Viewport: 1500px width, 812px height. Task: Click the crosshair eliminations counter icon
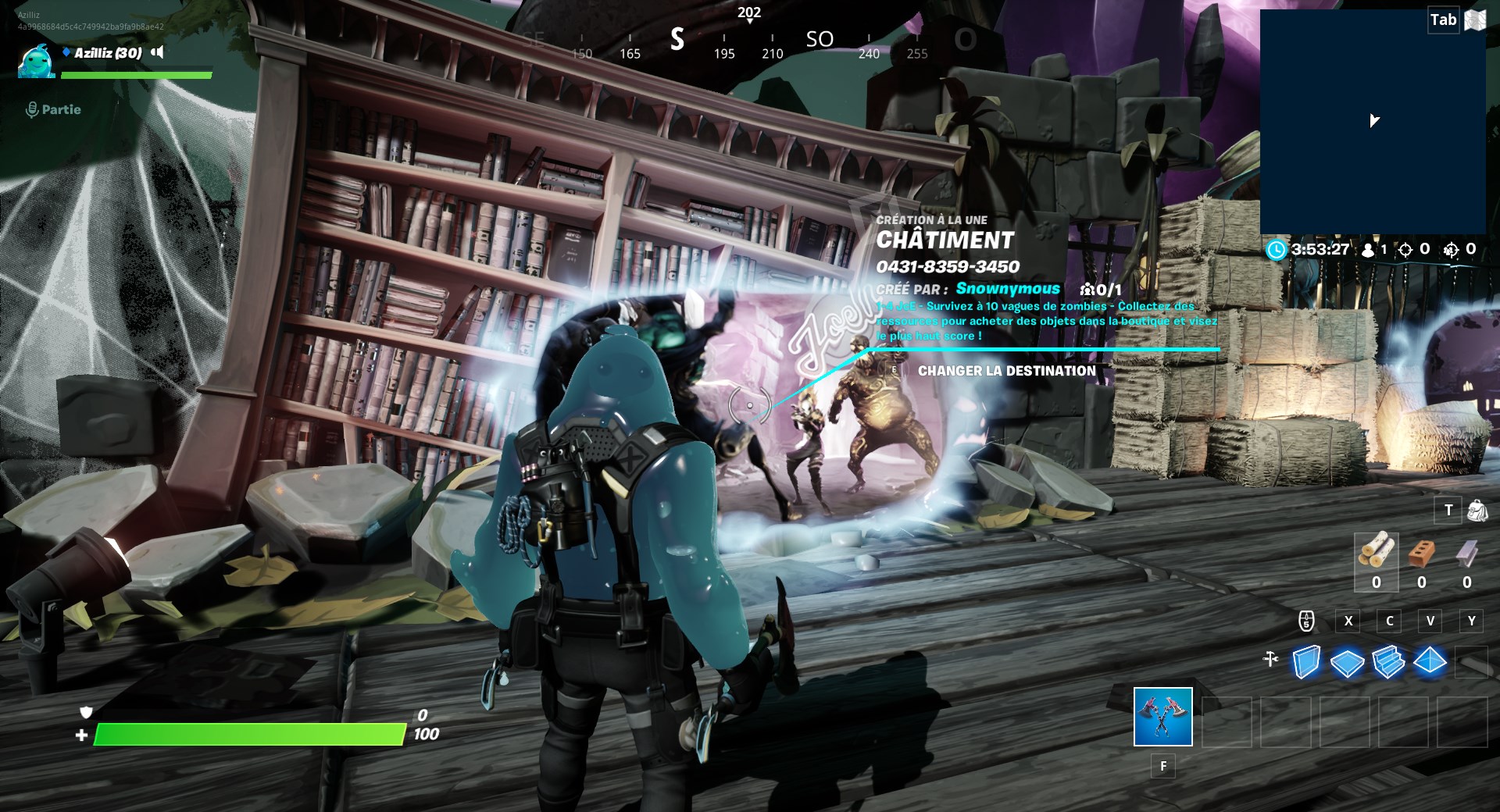coord(1406,250)
